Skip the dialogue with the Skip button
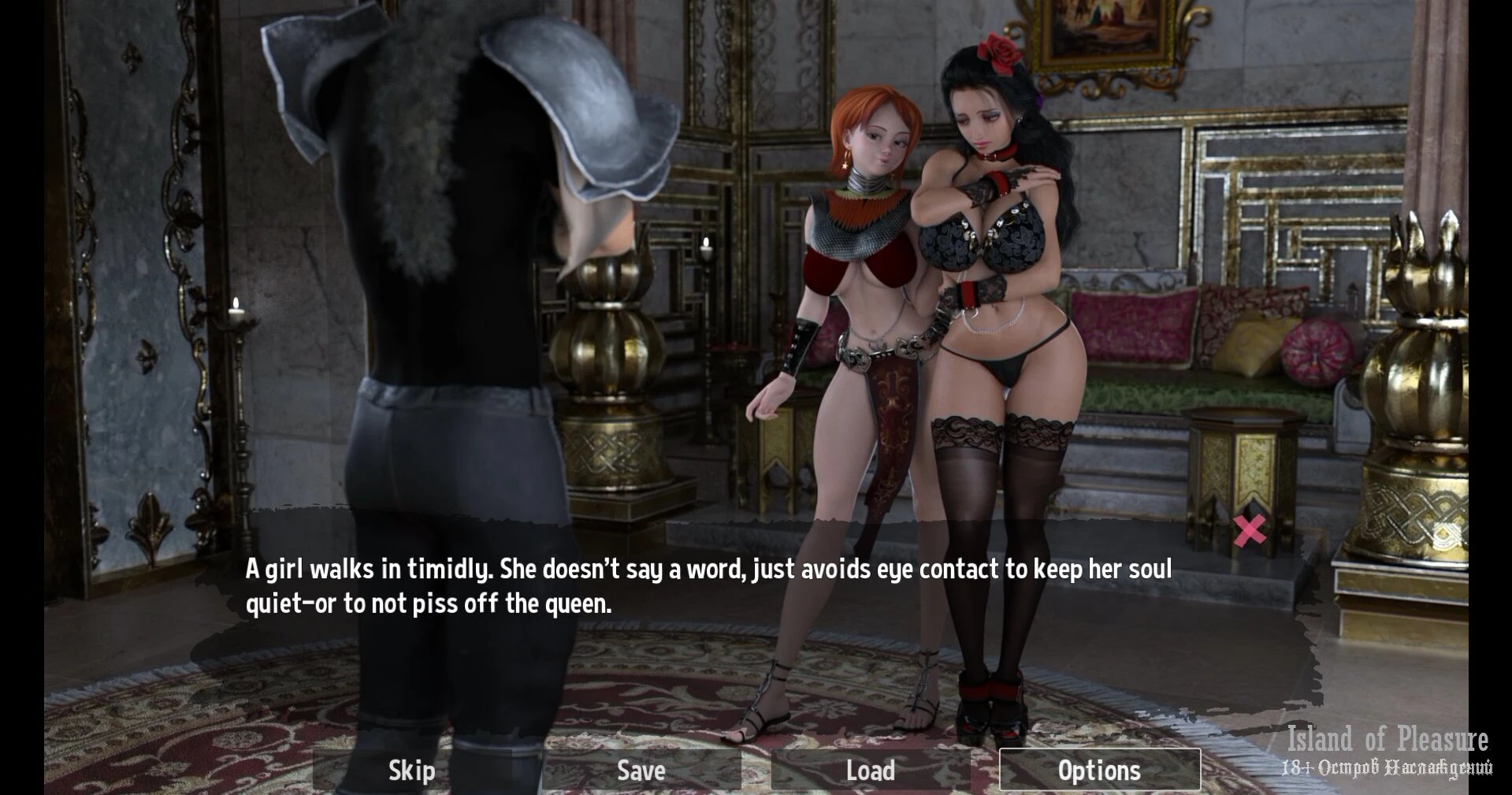1512x795 pixels. tap(412, 770)
